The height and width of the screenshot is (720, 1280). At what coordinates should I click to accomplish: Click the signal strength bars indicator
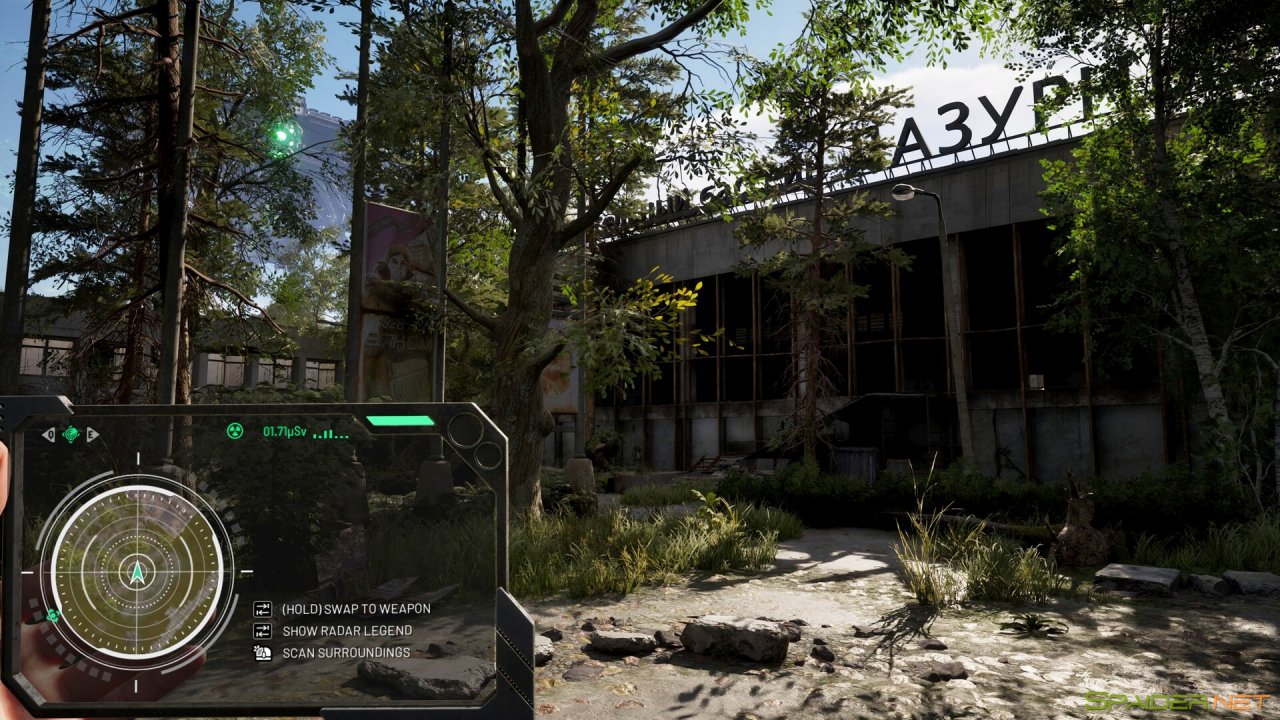click(330, 434)
